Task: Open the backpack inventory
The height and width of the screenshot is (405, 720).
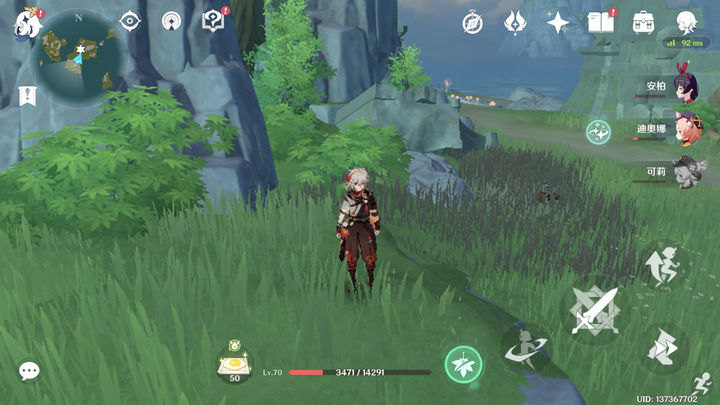Action: coord(643,22)
